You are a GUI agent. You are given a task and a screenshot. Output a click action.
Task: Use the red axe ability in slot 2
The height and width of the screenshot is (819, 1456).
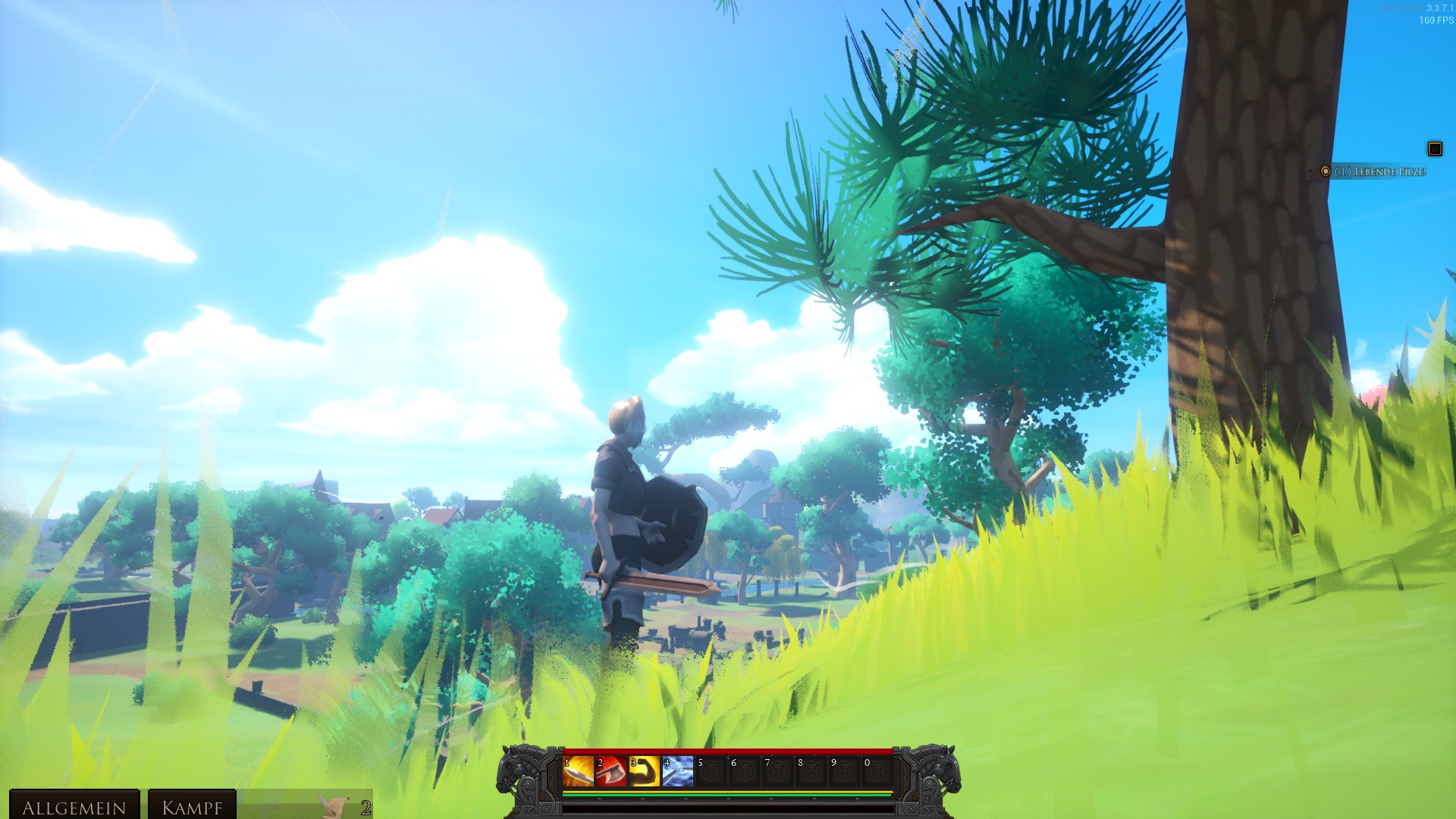click(x=611, y=771)
